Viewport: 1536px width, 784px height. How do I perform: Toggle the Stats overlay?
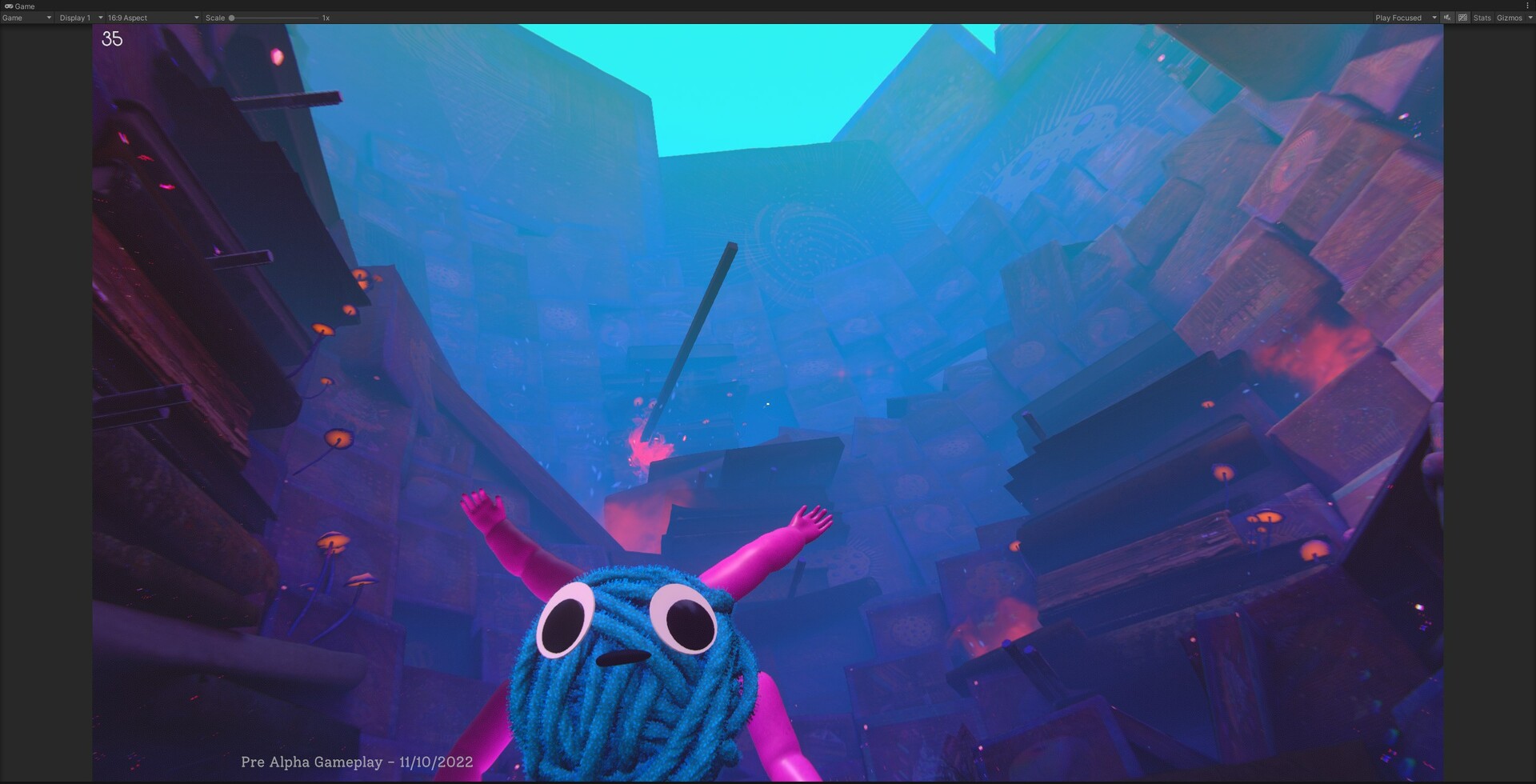tap(1482, 18)
